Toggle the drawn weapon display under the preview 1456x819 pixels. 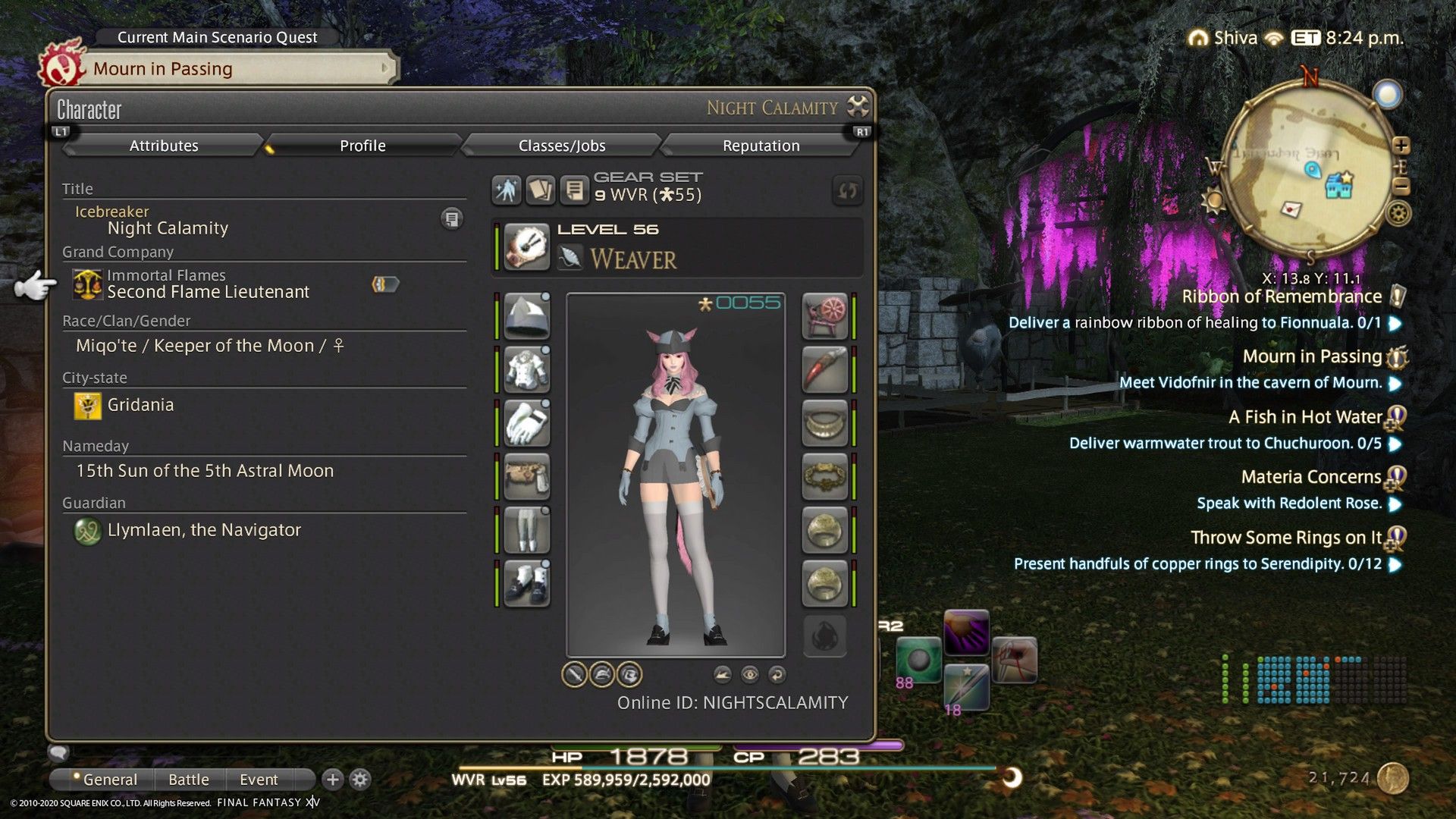tap(574, 674)
